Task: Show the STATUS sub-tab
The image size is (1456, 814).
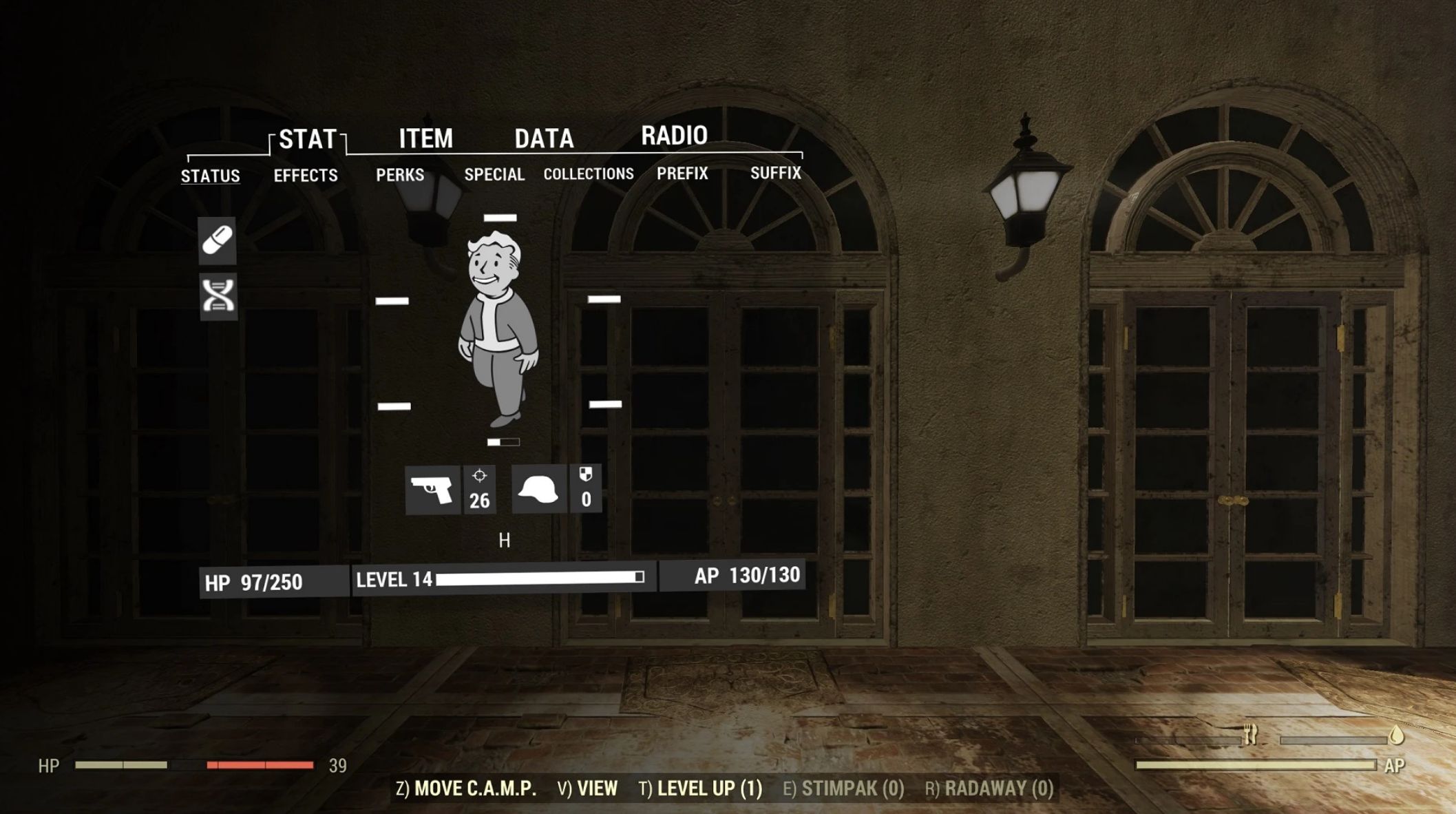Action: coord(210,176)
